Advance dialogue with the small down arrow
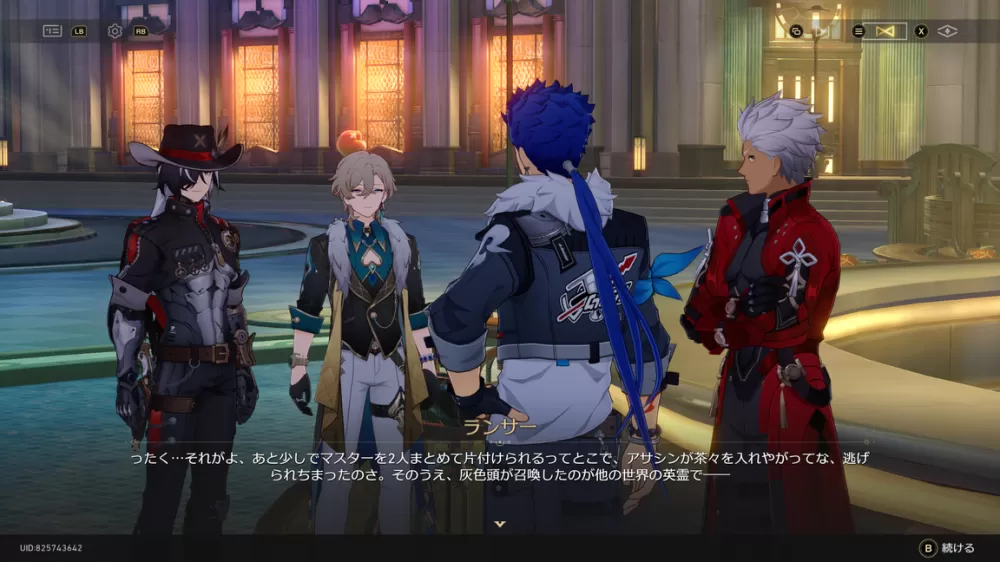1000x562 pixels. [500, 523]
